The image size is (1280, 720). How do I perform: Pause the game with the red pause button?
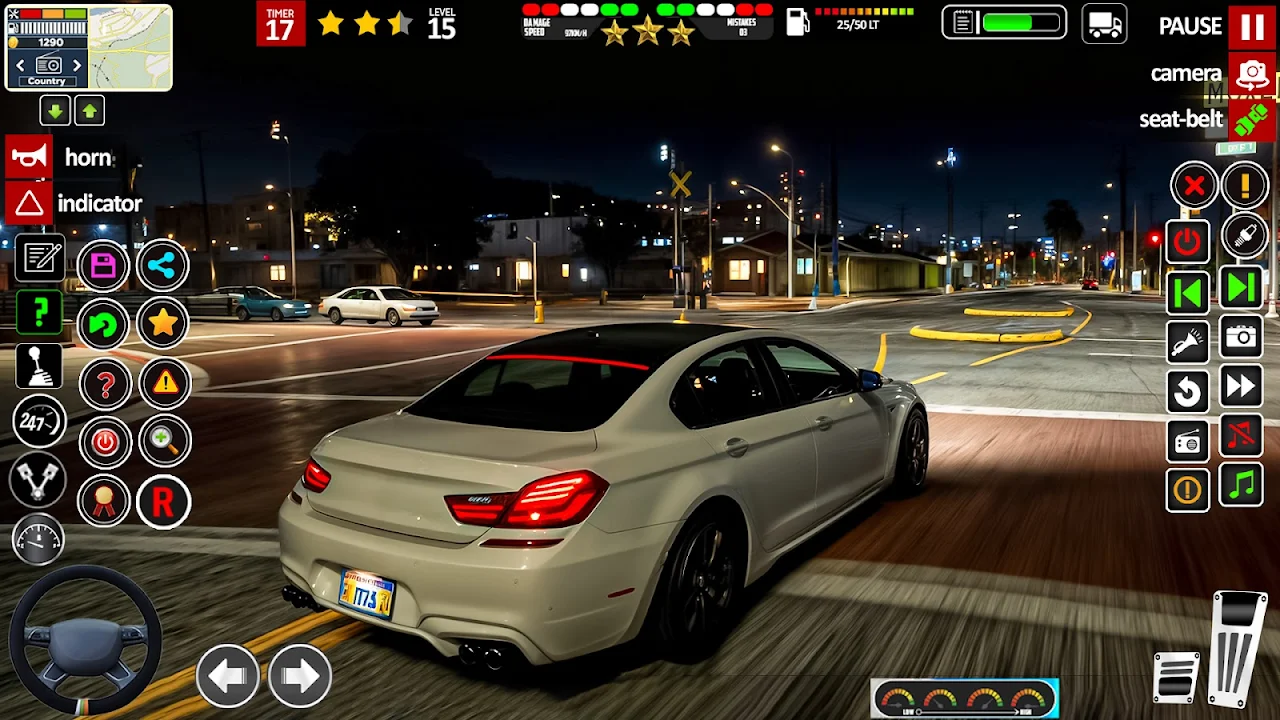tap(1252, 27)
